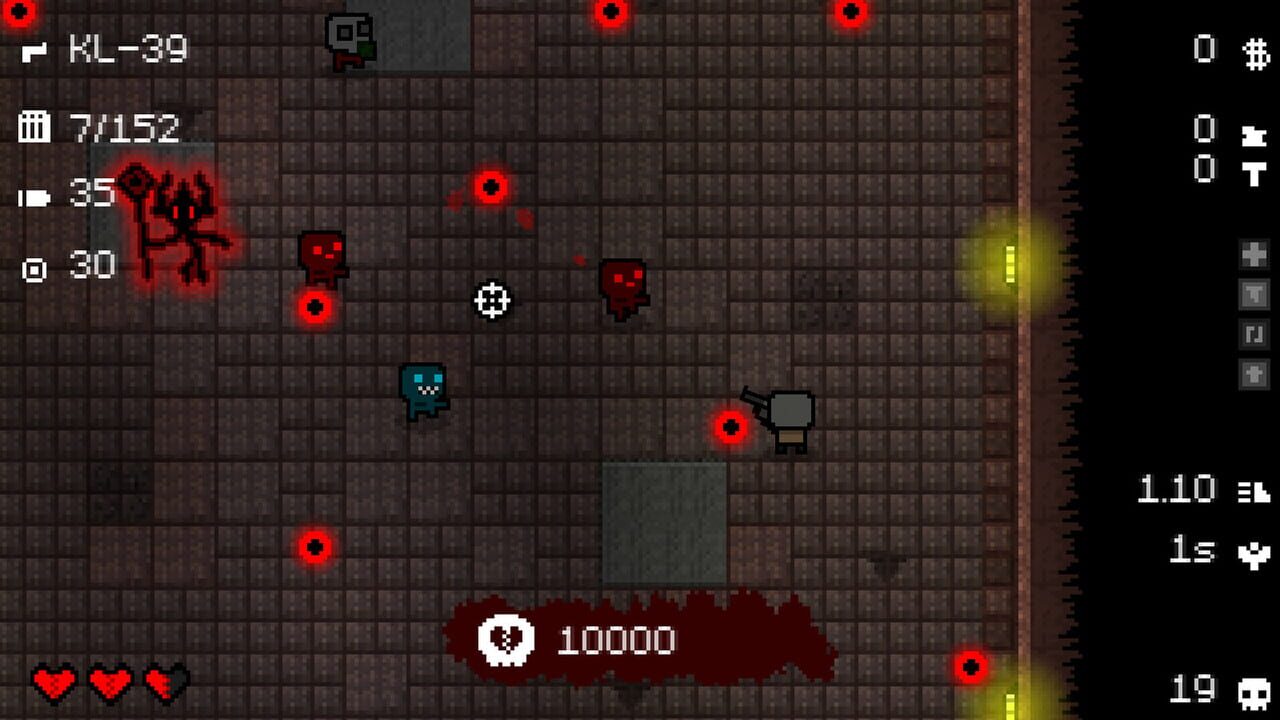Click the 10000 damage counter text
1280x720 pixels.
pos(615,638)
